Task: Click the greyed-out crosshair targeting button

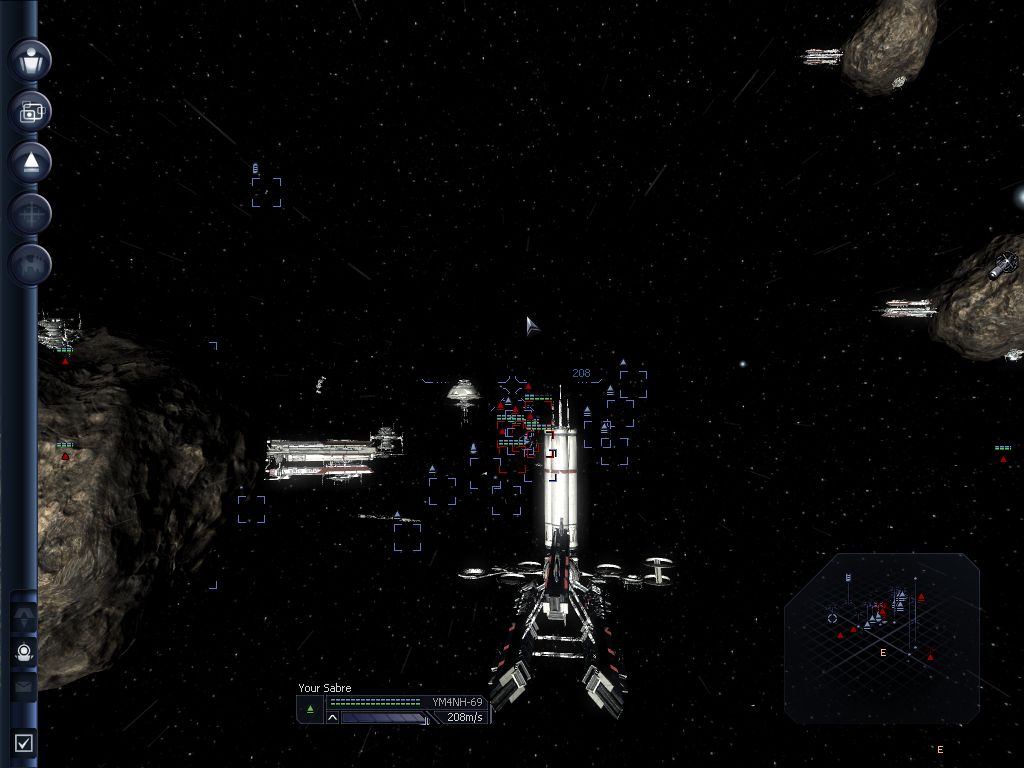Action: click(x=30, y=213)
